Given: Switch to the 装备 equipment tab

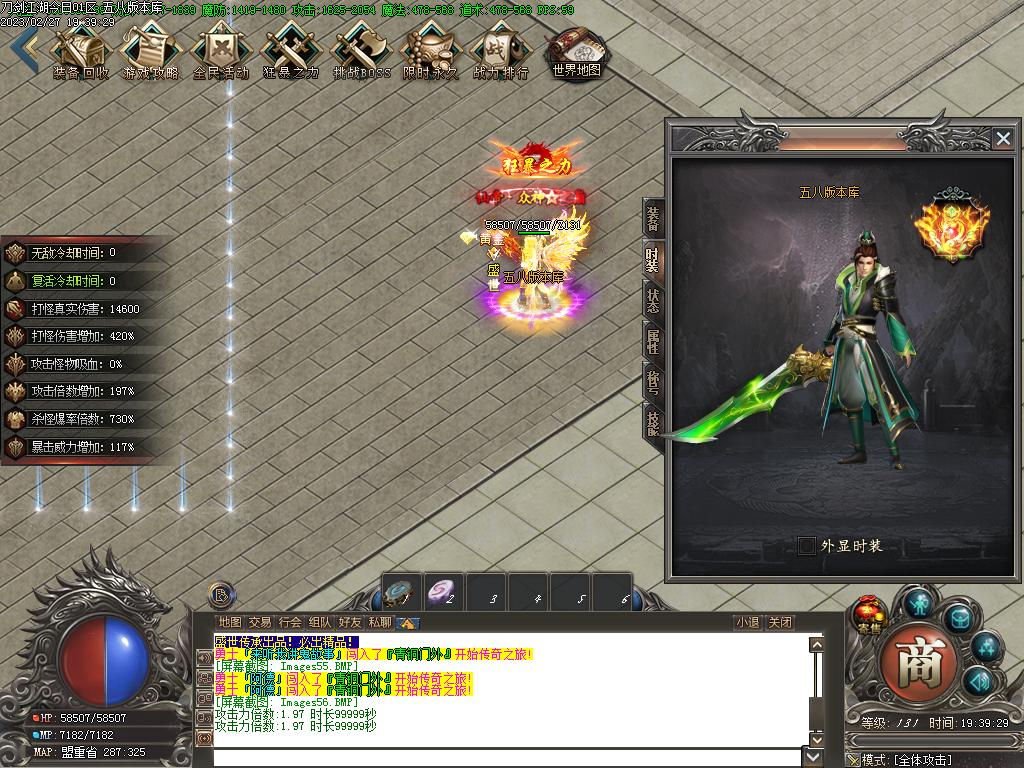Looking at the screenshot, I should click(652, 217).
